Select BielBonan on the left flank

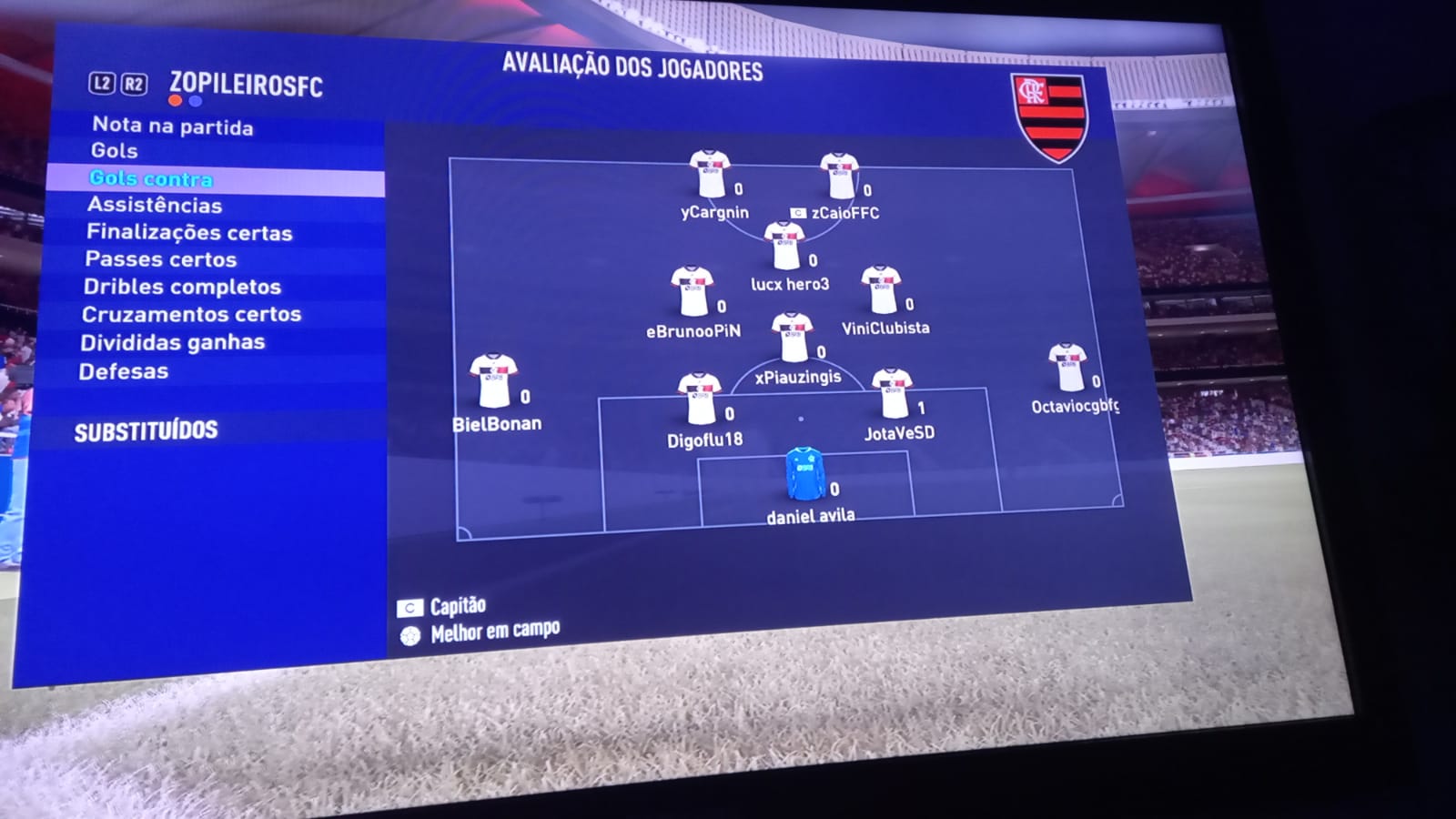tap(493, 380)
